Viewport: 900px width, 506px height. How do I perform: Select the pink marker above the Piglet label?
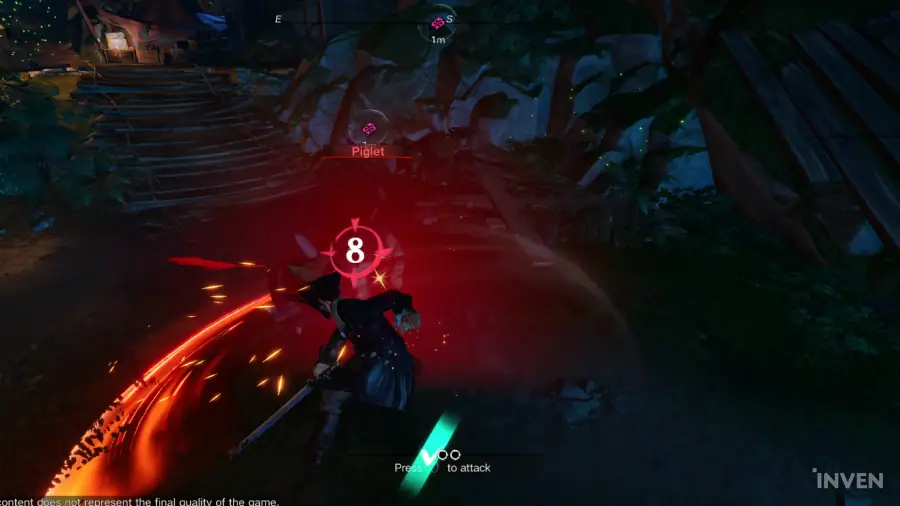pos(369,128)
